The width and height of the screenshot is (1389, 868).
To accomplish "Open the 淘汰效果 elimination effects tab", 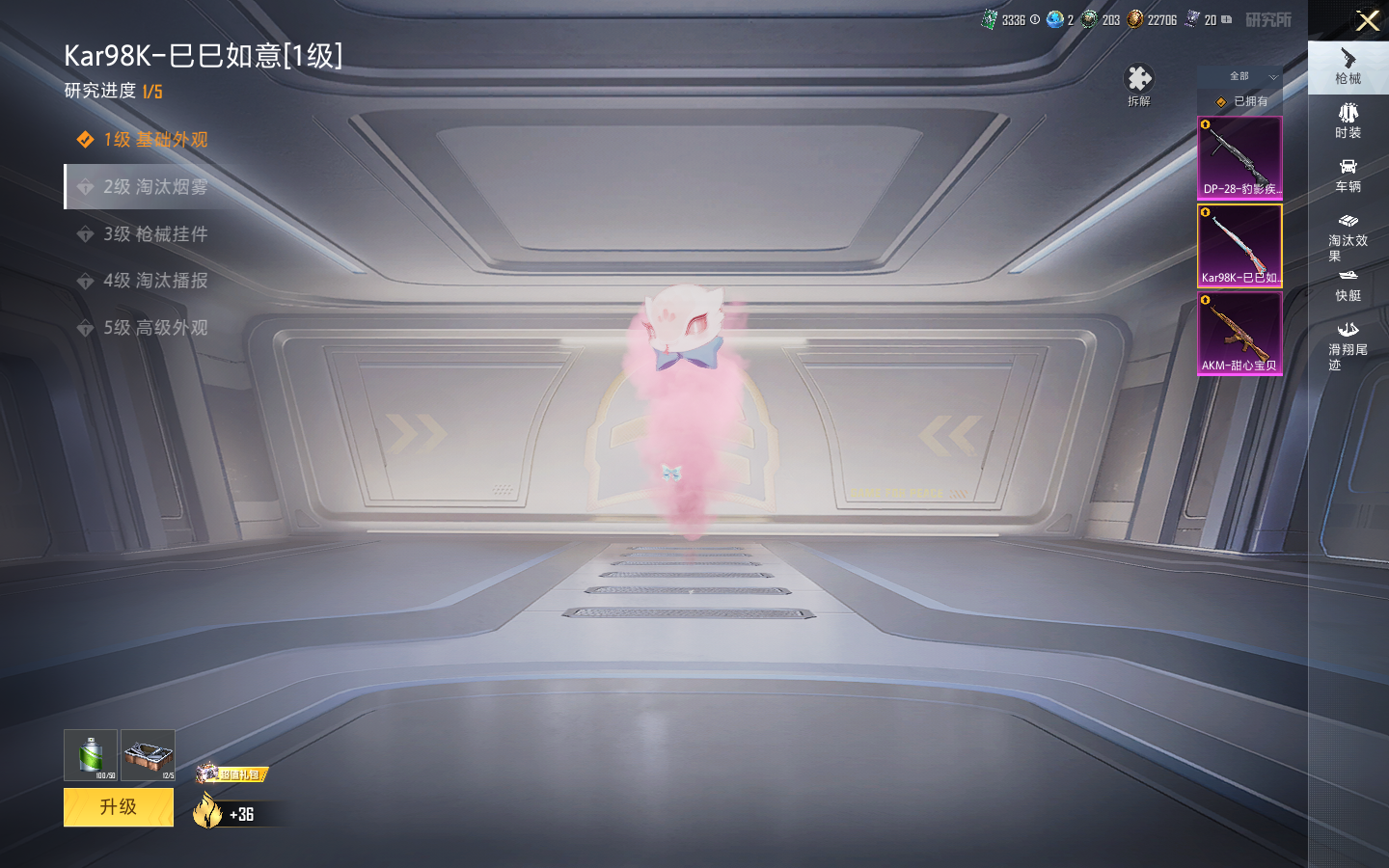I will point(1348,237).
